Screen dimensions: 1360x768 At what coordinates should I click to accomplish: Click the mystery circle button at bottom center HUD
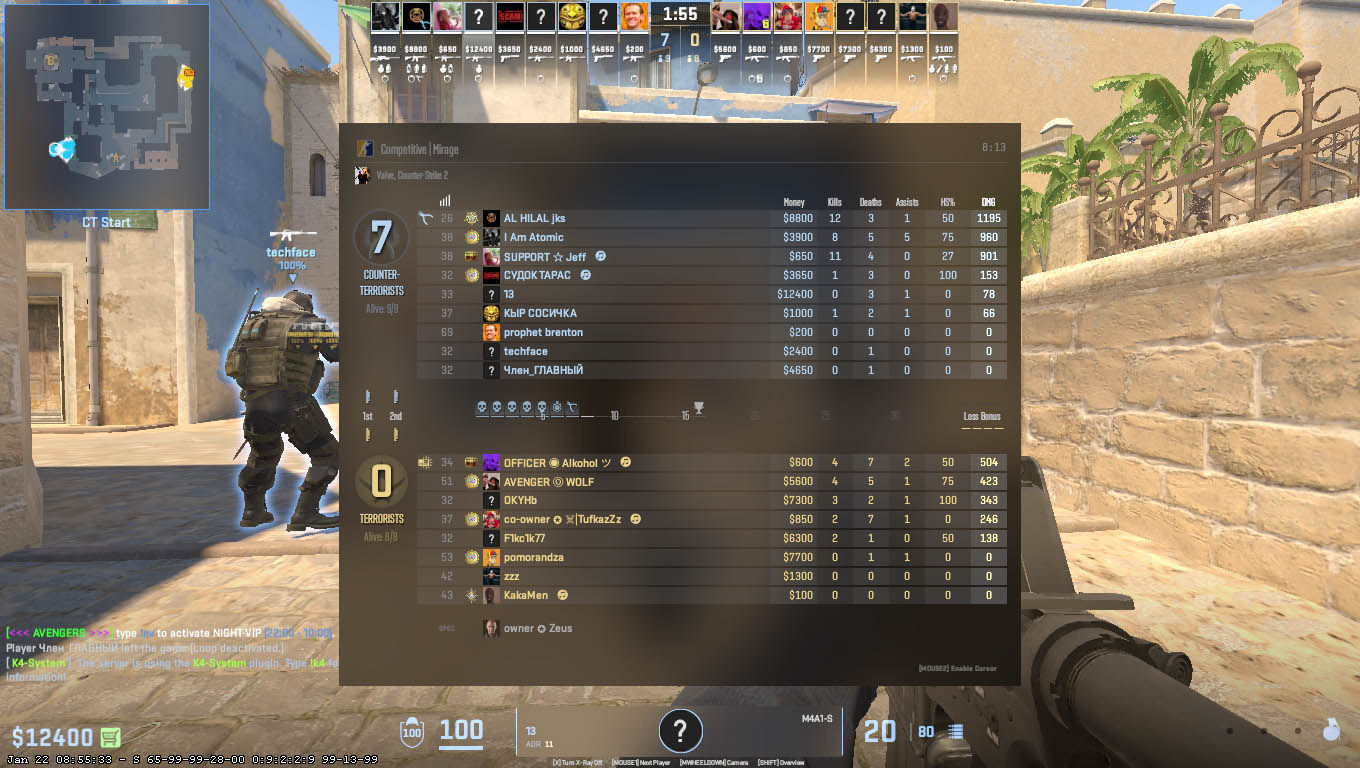[680, 731]
